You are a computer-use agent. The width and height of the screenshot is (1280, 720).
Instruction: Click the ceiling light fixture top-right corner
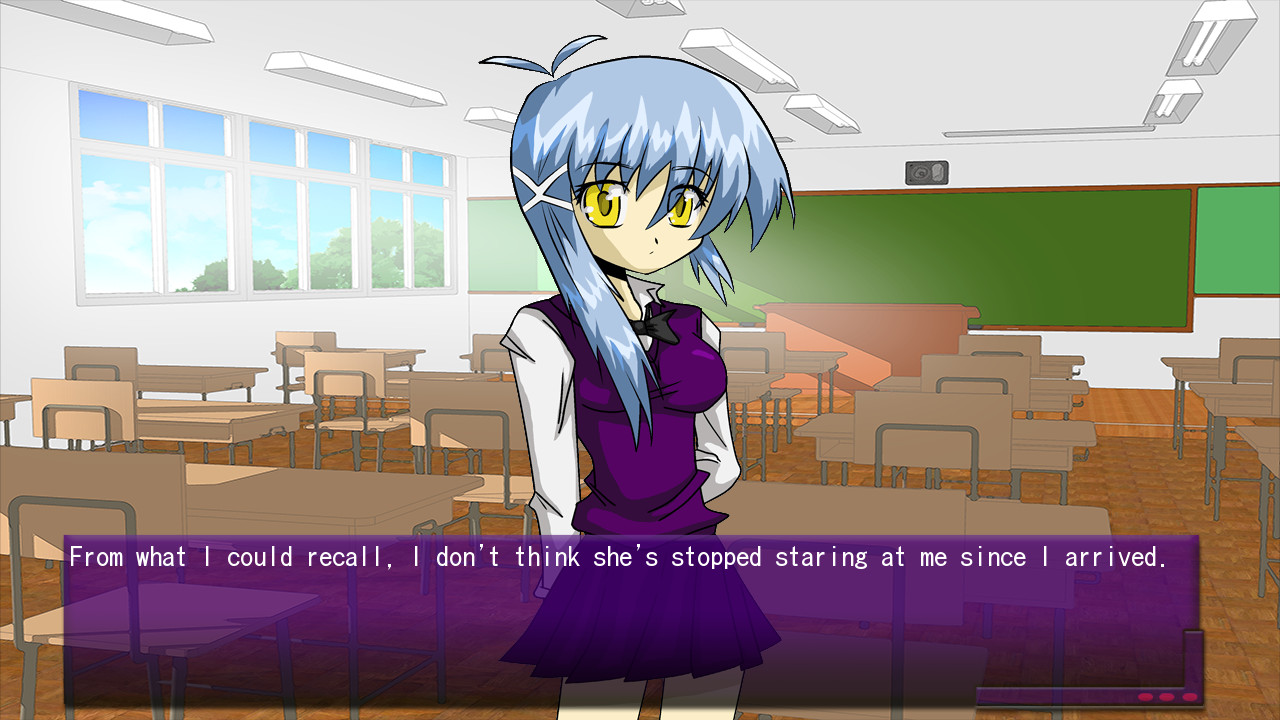(1216, 38)
